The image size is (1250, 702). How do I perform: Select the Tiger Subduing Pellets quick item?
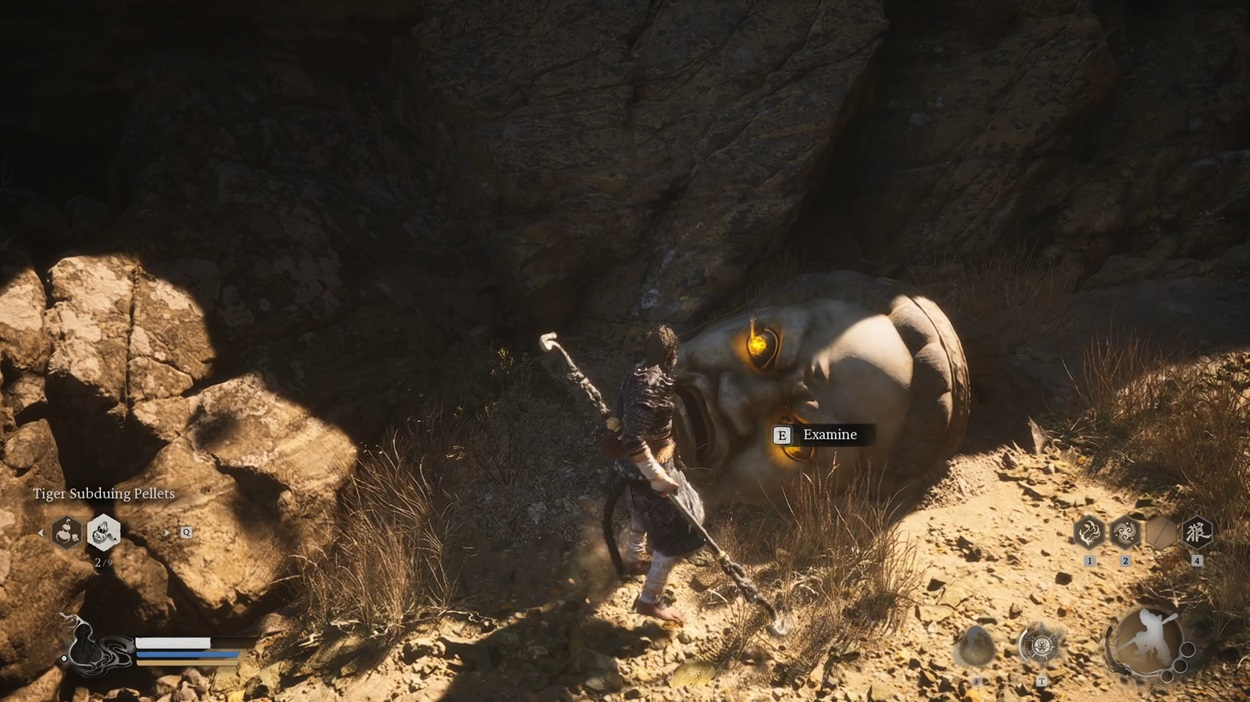point(103,533)
